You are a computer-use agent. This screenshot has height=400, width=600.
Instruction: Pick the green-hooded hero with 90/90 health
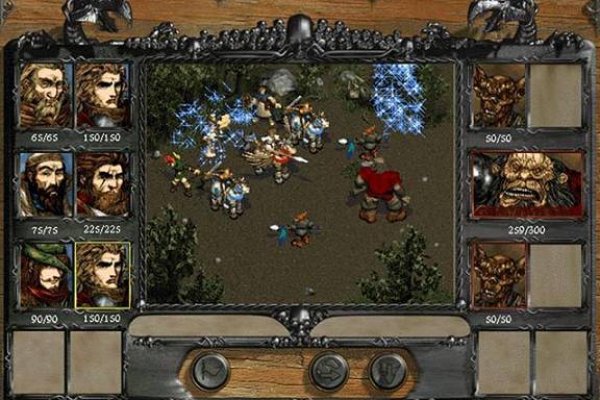point(45,274)
